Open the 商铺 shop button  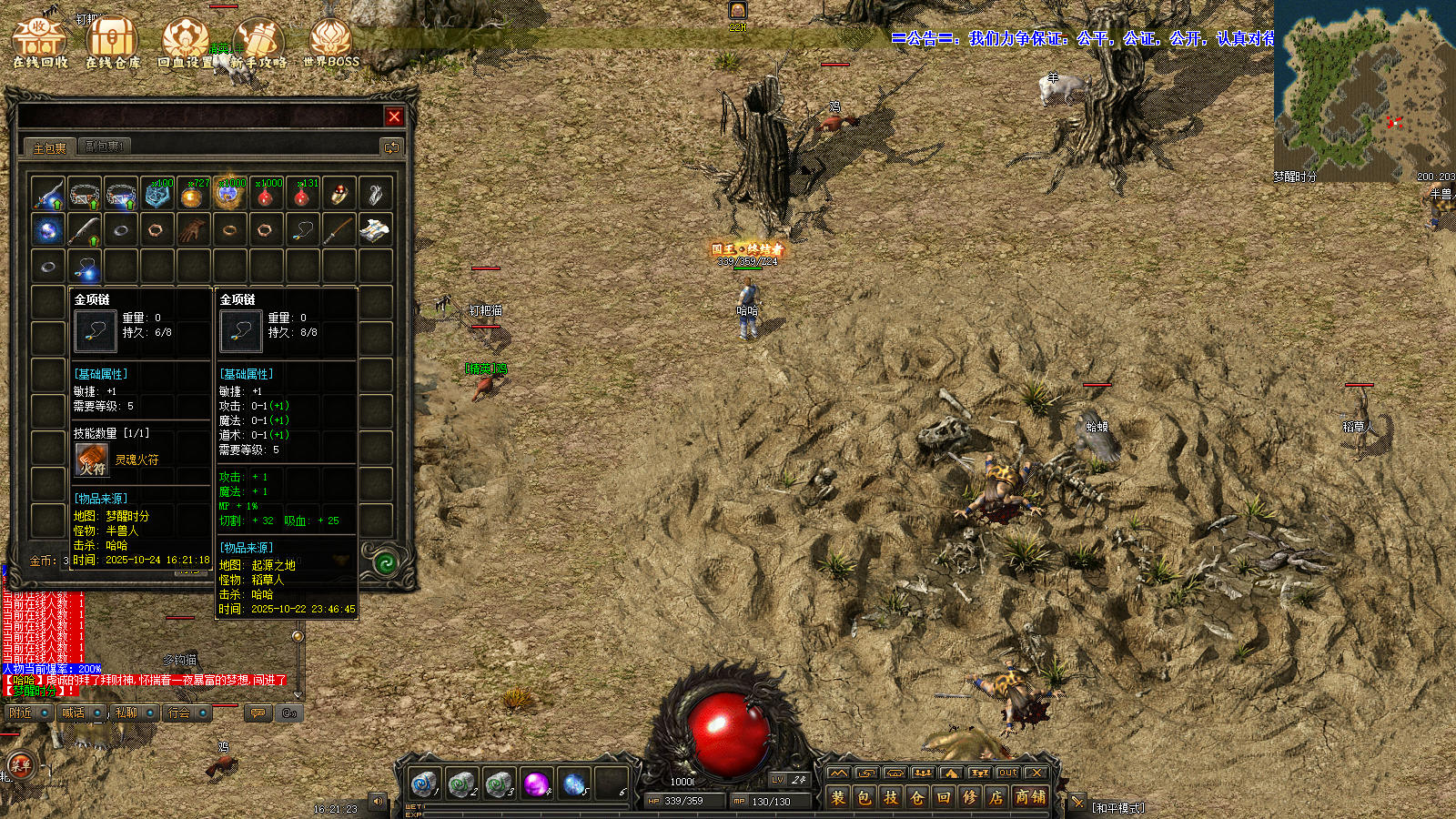[x=1030, y=798]
